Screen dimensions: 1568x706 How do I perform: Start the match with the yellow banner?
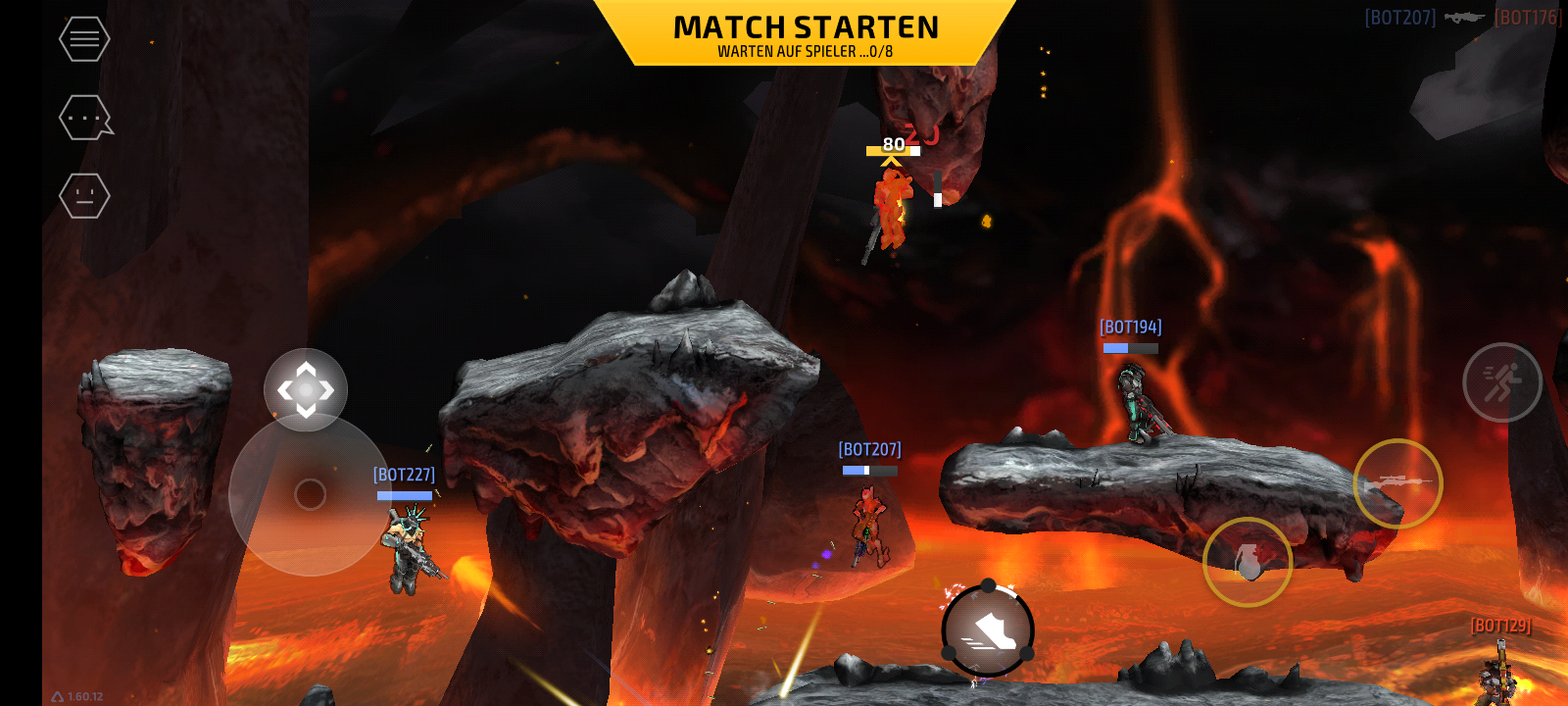pyautogui.click(x=806, y=34)
